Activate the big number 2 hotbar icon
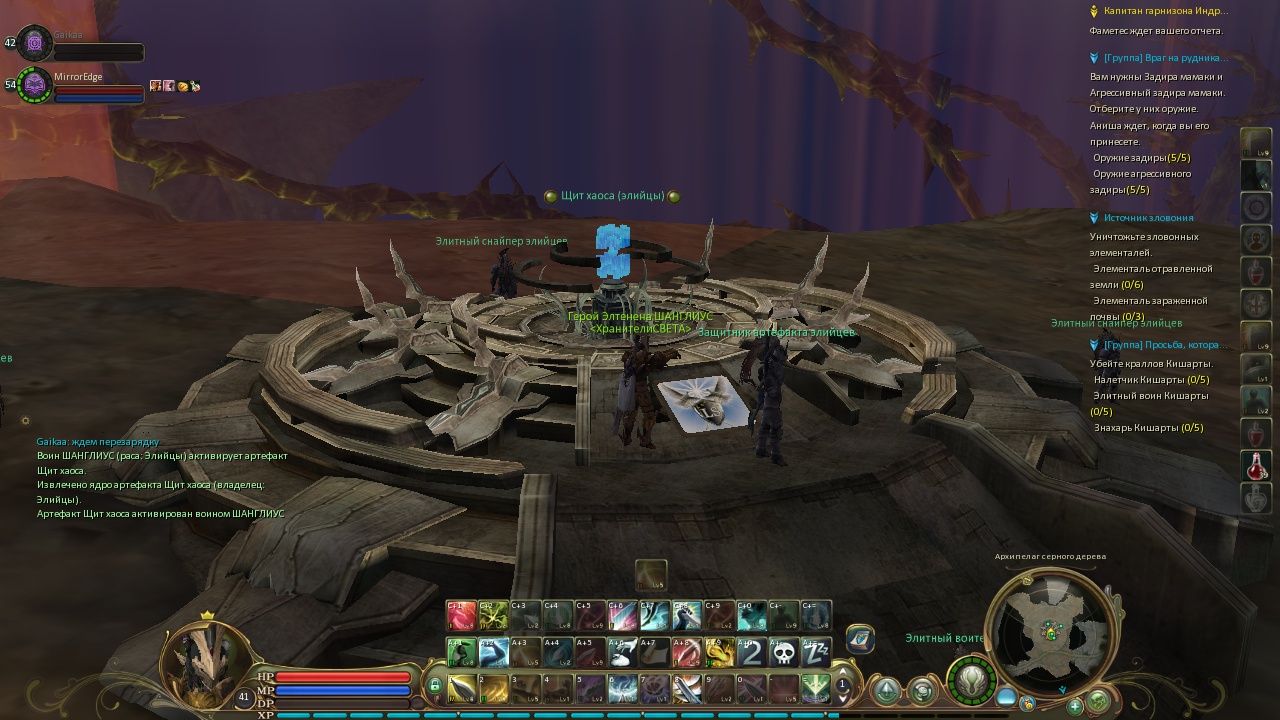Screen dimensions: 1280x720 click(752, 653)
